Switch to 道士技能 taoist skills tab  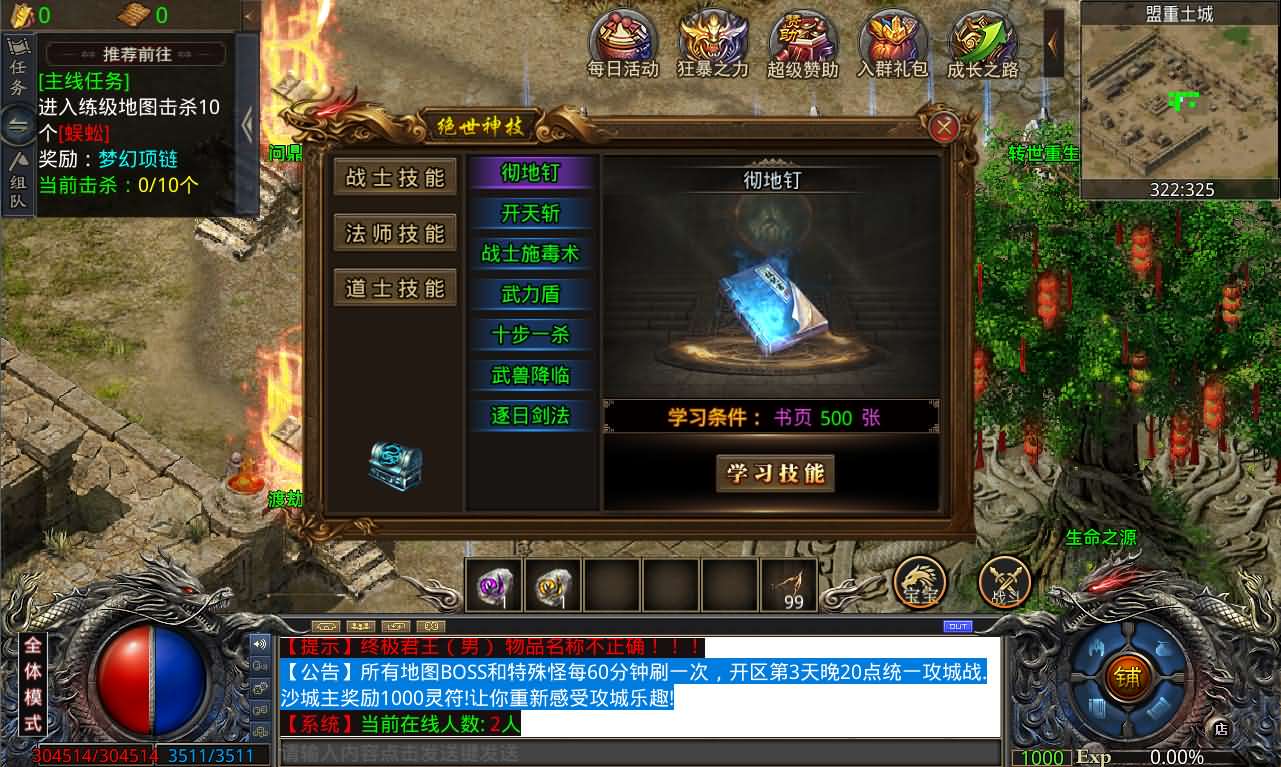[x=394, y=289]
